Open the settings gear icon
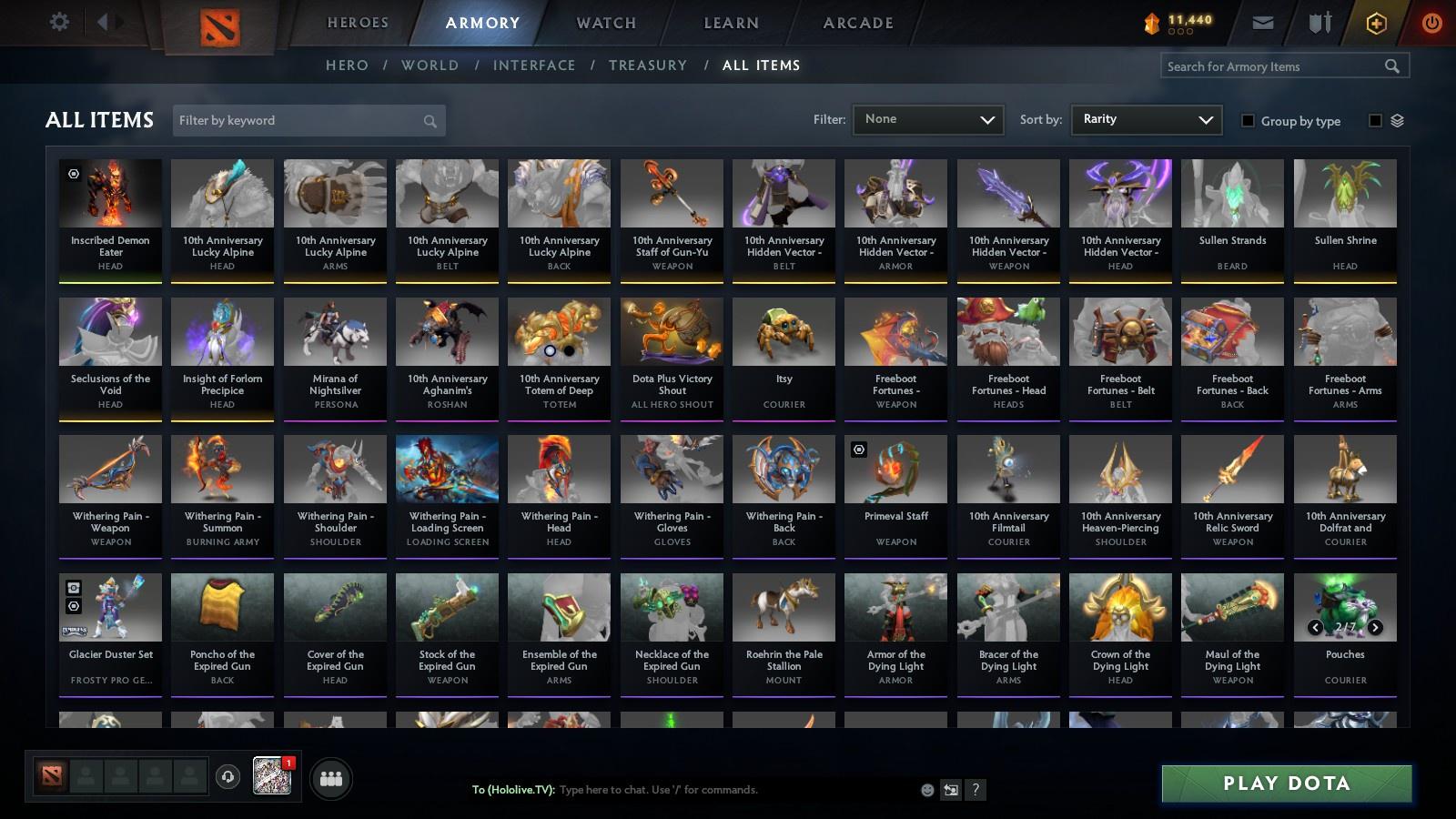 point(59,22)
